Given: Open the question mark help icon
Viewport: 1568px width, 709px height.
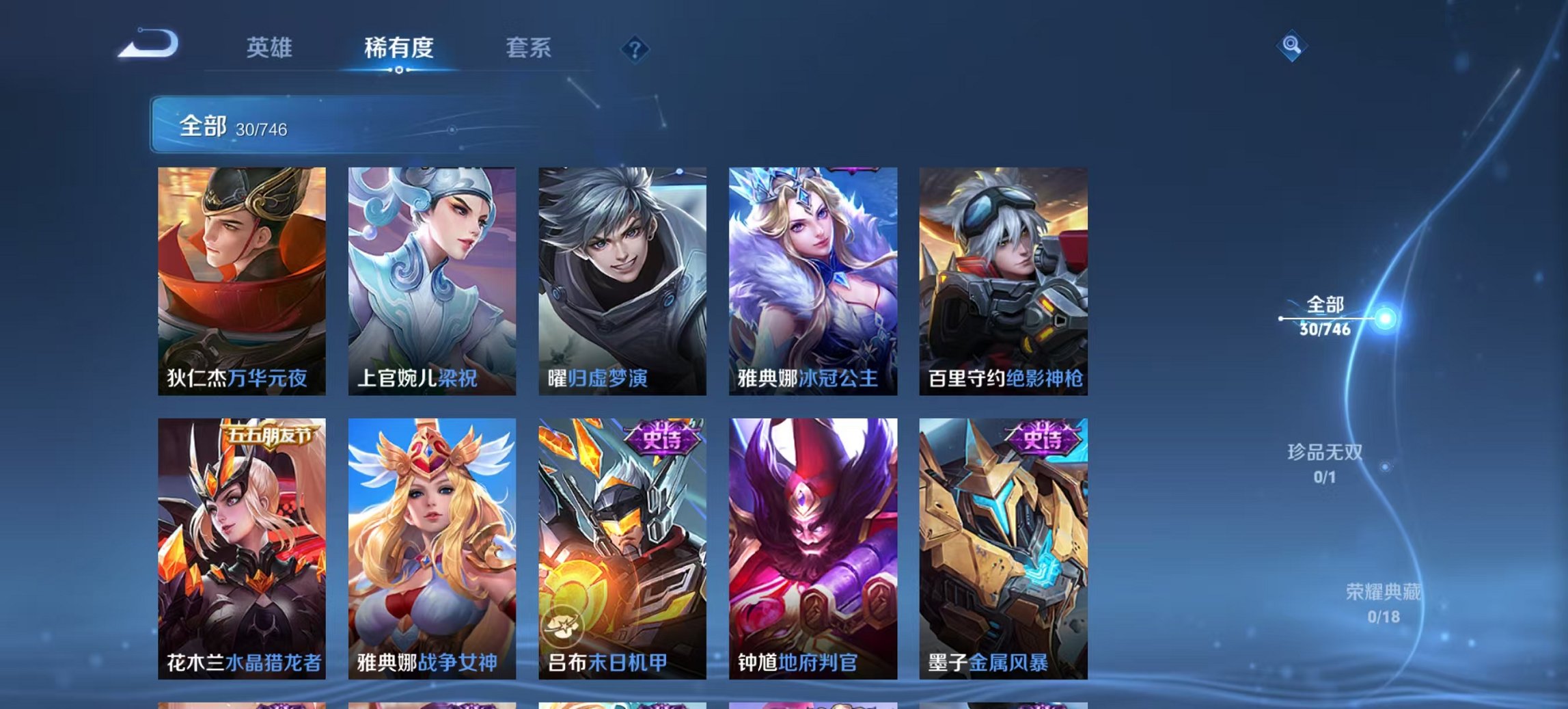Looking at the screenshot, I should click(x=635, y=48).
